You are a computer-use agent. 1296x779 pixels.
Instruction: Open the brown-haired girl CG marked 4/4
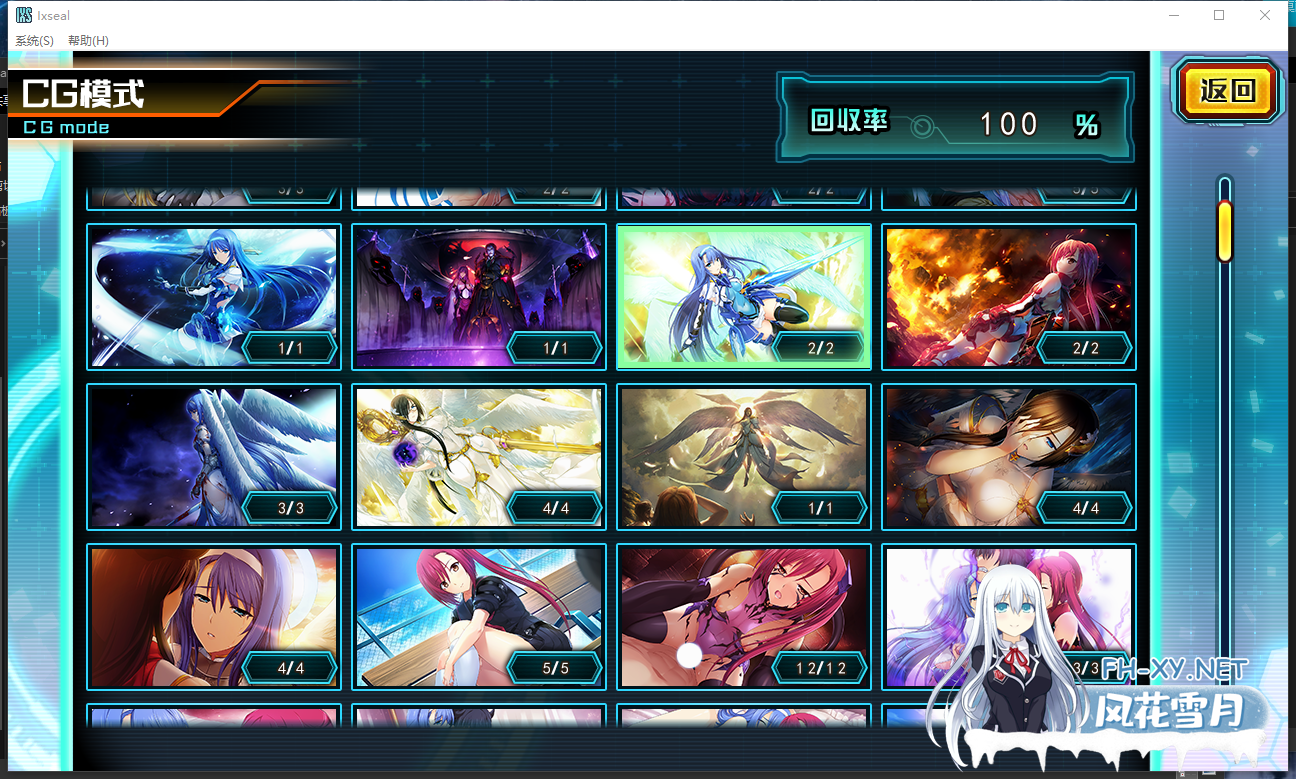1008,457
